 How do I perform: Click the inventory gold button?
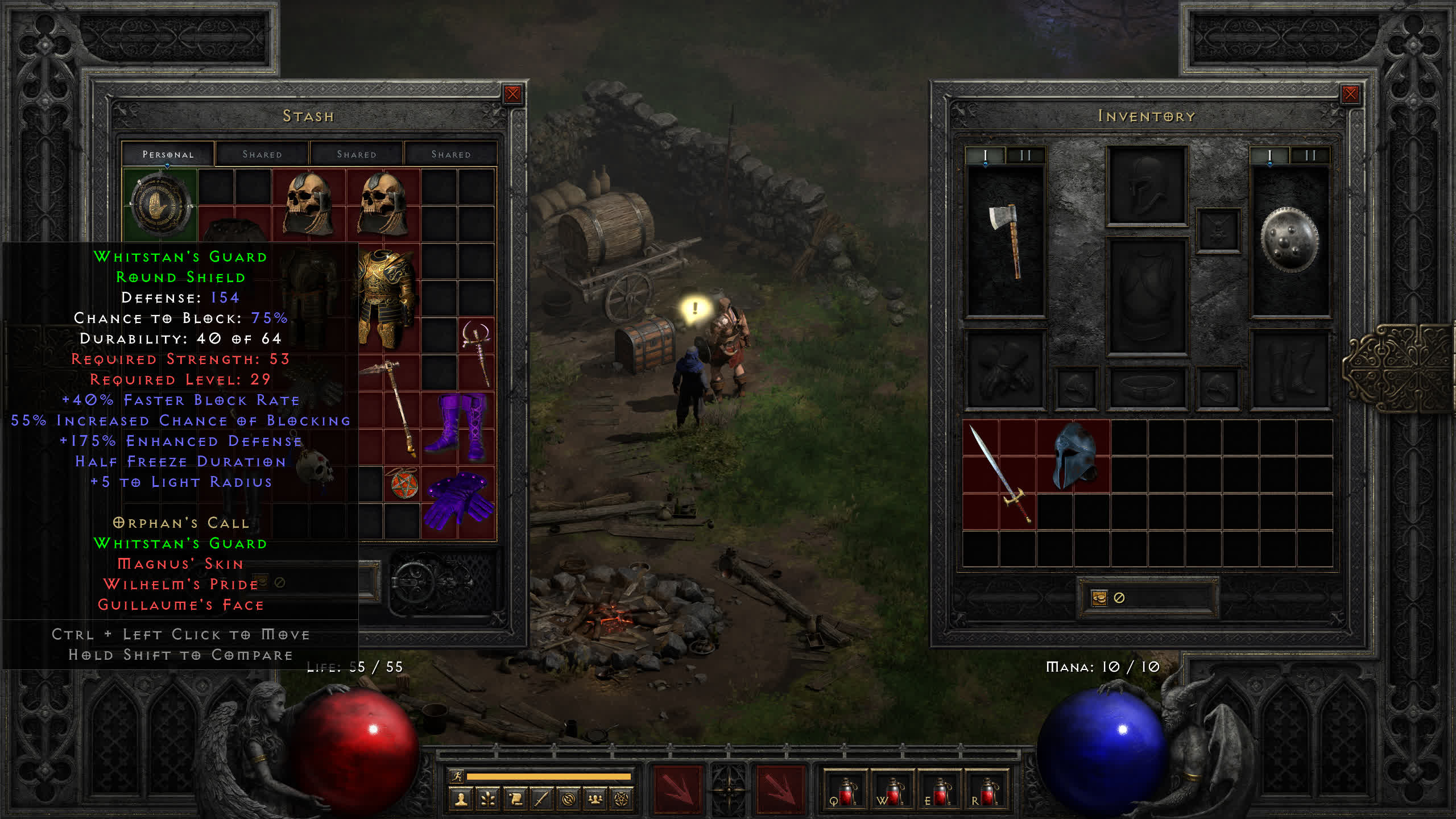tap(1099, 598)
